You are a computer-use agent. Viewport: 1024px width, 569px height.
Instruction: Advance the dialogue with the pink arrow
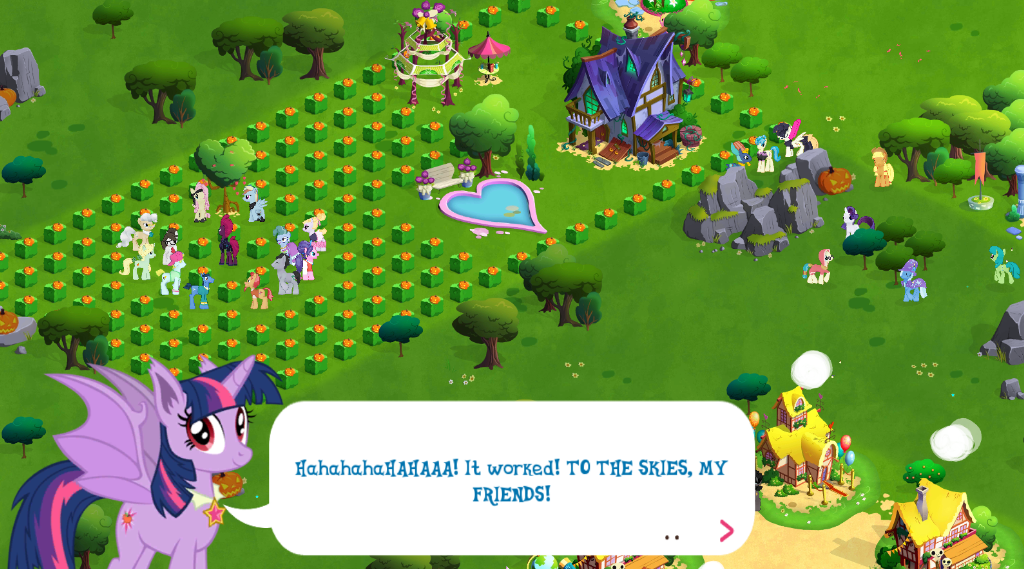(726, 530)
